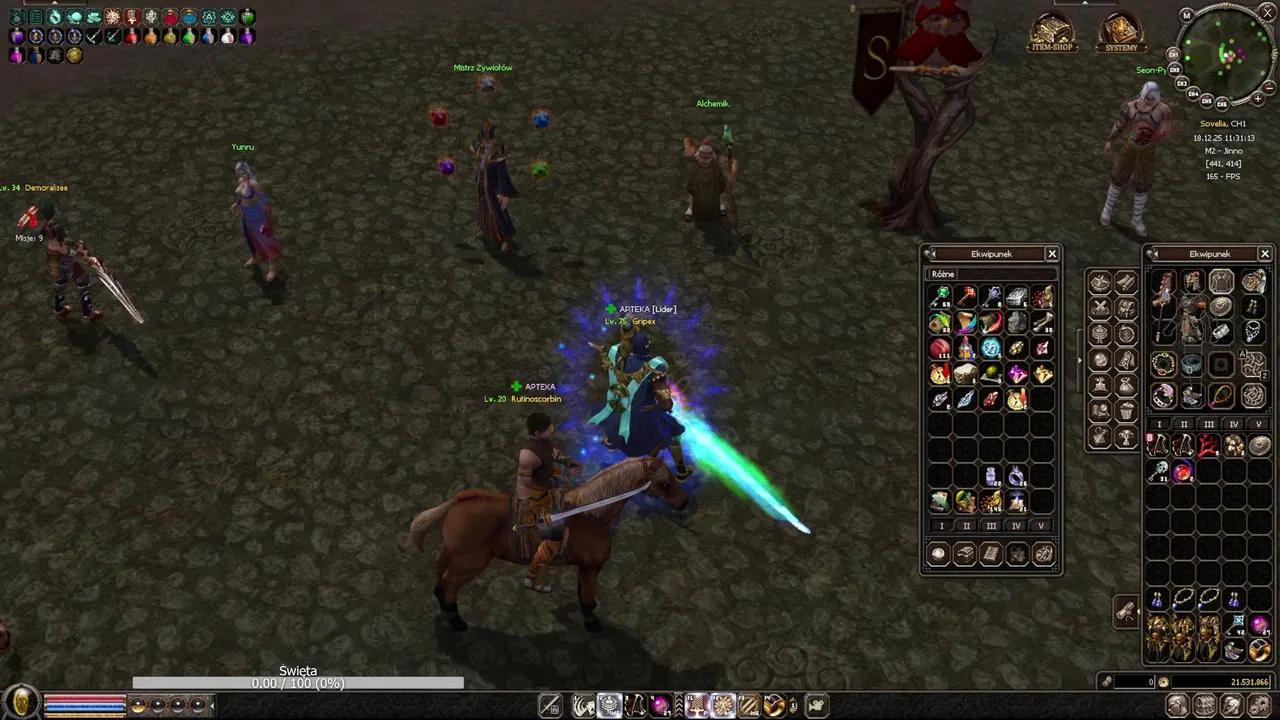This screenshot has height=720, width=1280.
Task: Expand the arrow above the Item-Shop button
Action: 1083,4
